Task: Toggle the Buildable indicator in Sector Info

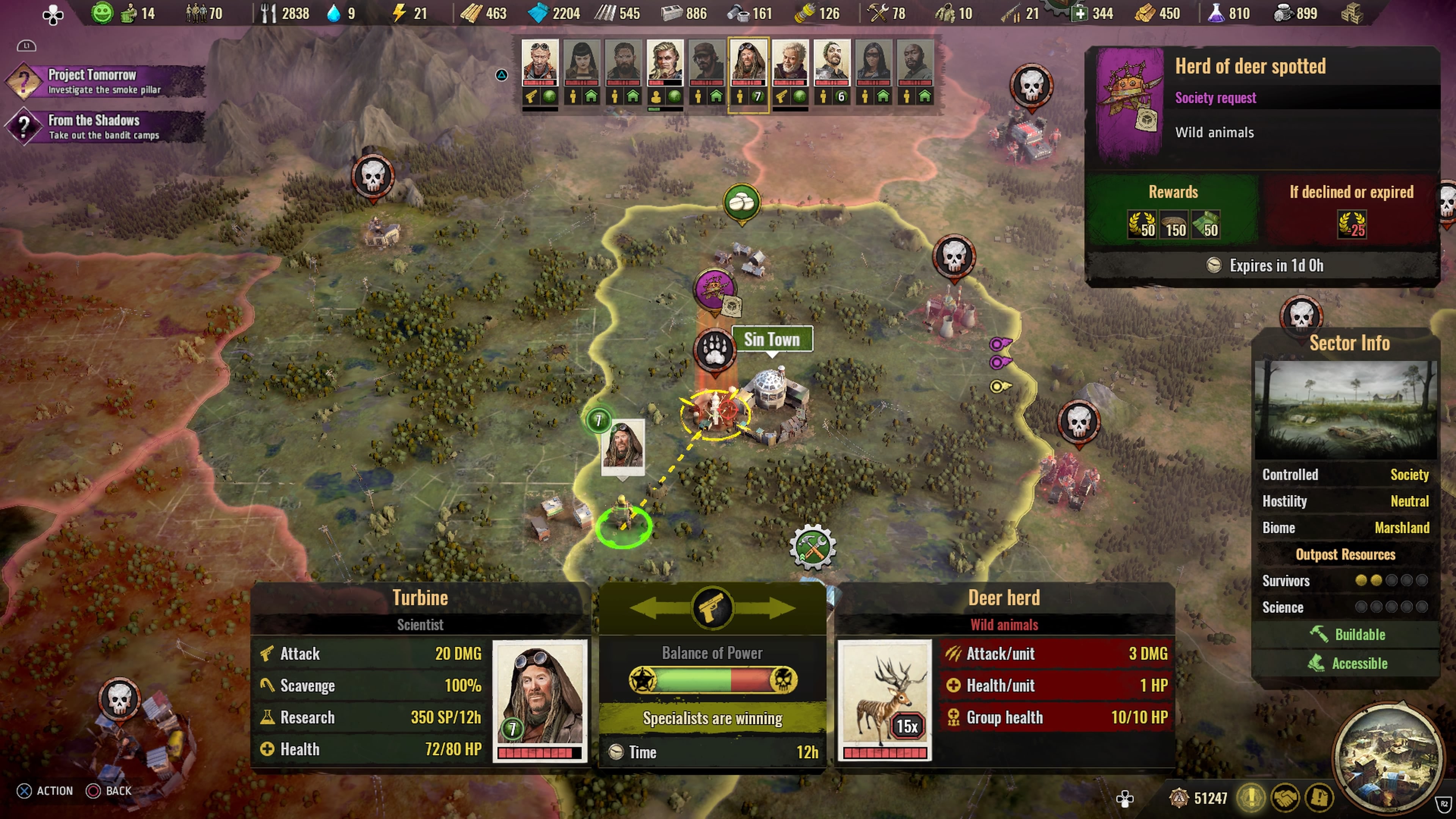Action: 1351,634
